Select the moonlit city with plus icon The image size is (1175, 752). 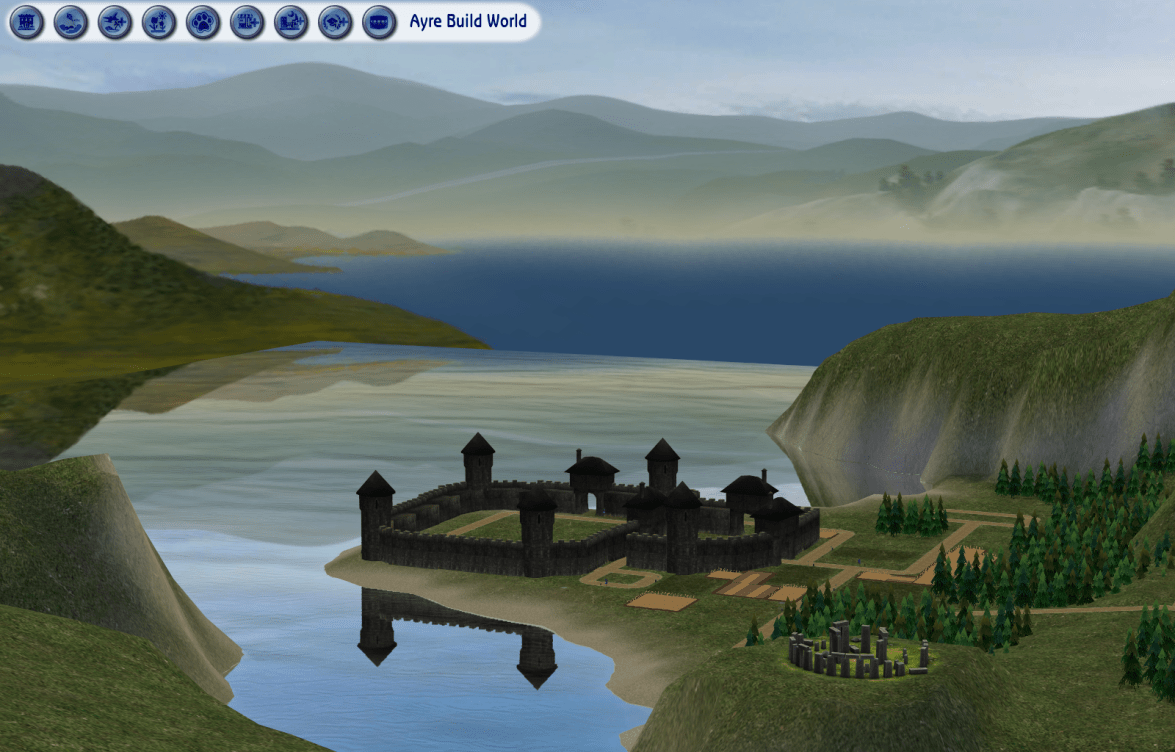[291, 21]
